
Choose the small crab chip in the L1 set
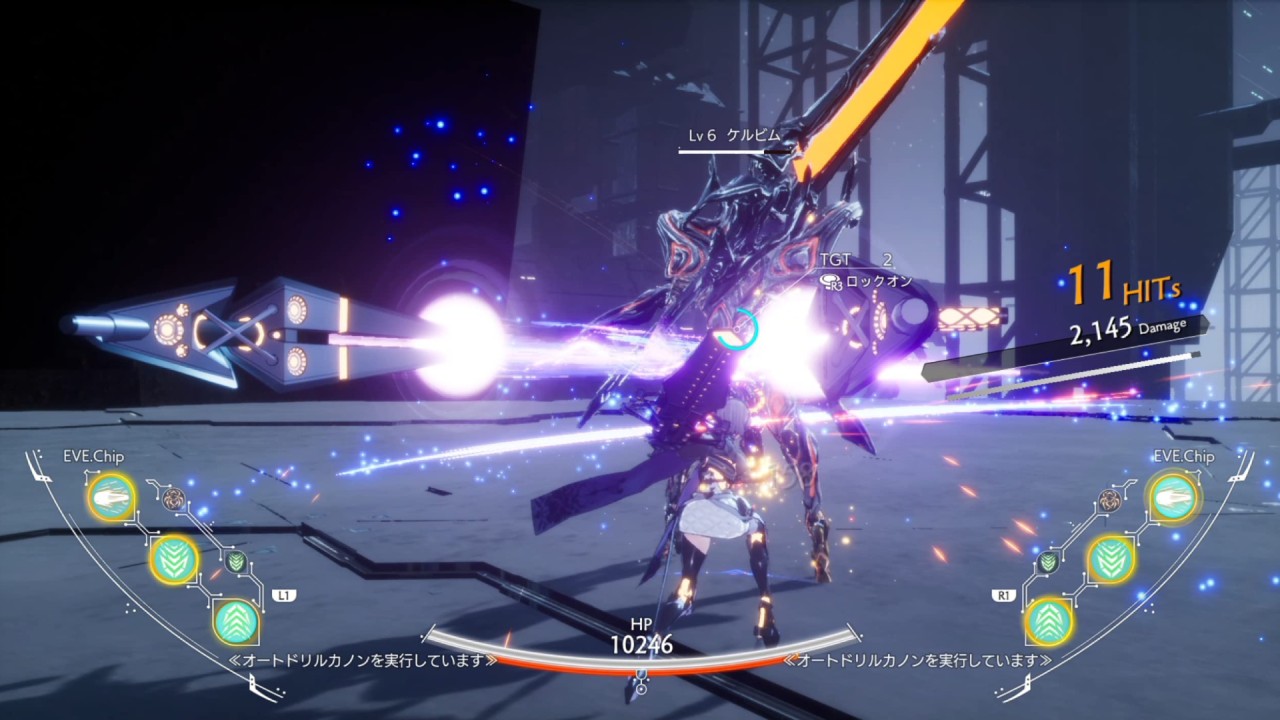(x=173, y=499)
